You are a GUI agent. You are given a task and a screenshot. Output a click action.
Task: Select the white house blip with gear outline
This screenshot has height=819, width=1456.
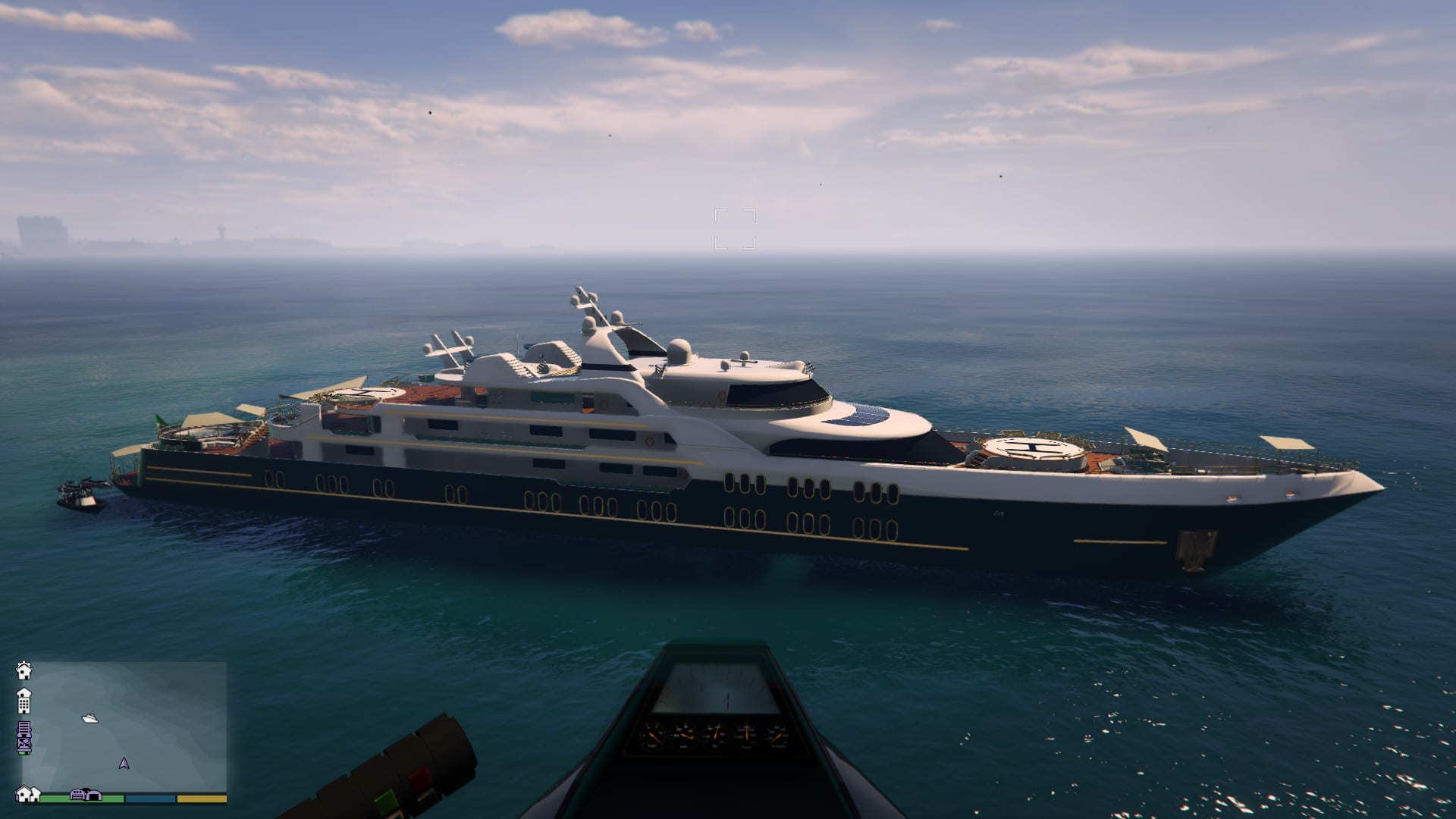24,670
